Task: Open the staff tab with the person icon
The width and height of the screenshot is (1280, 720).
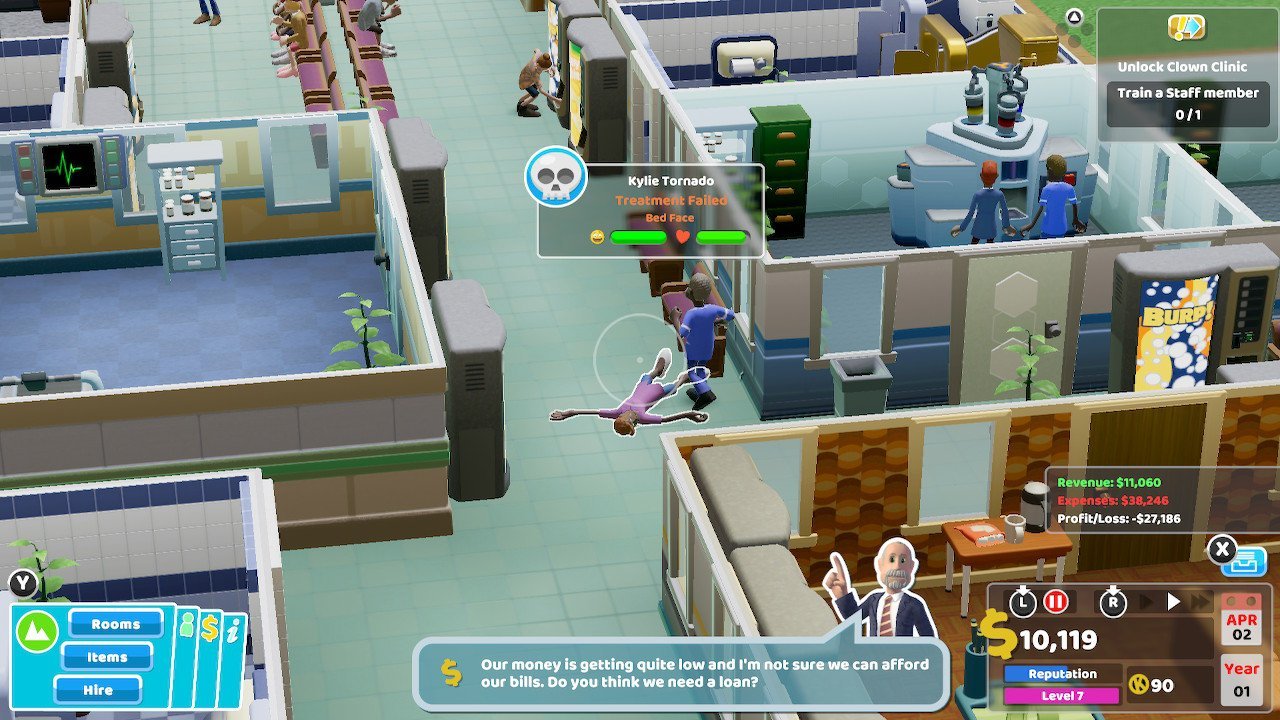Action: 187,623
